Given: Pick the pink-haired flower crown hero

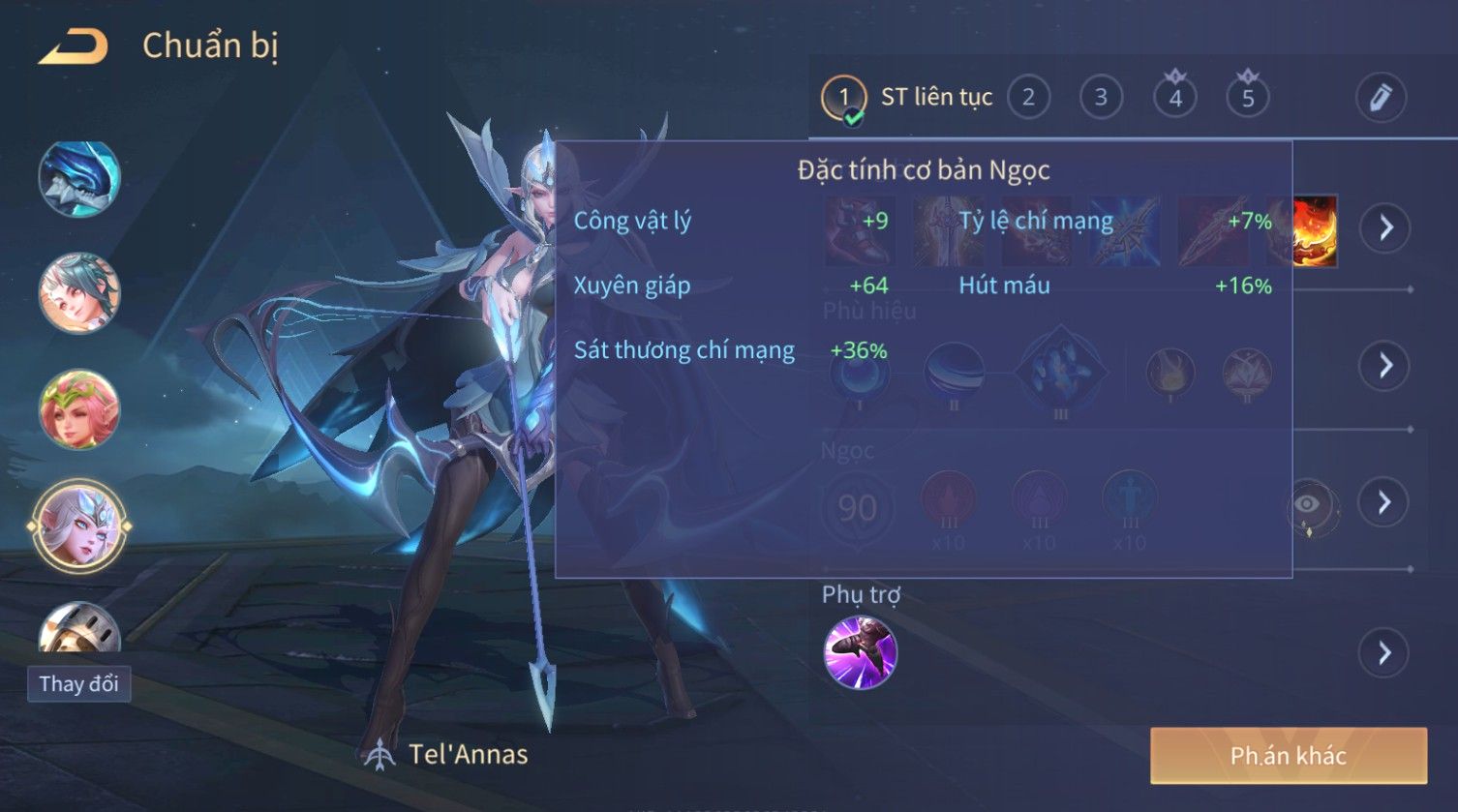Looking at the screenshot, I should click(x=79, y=408).
